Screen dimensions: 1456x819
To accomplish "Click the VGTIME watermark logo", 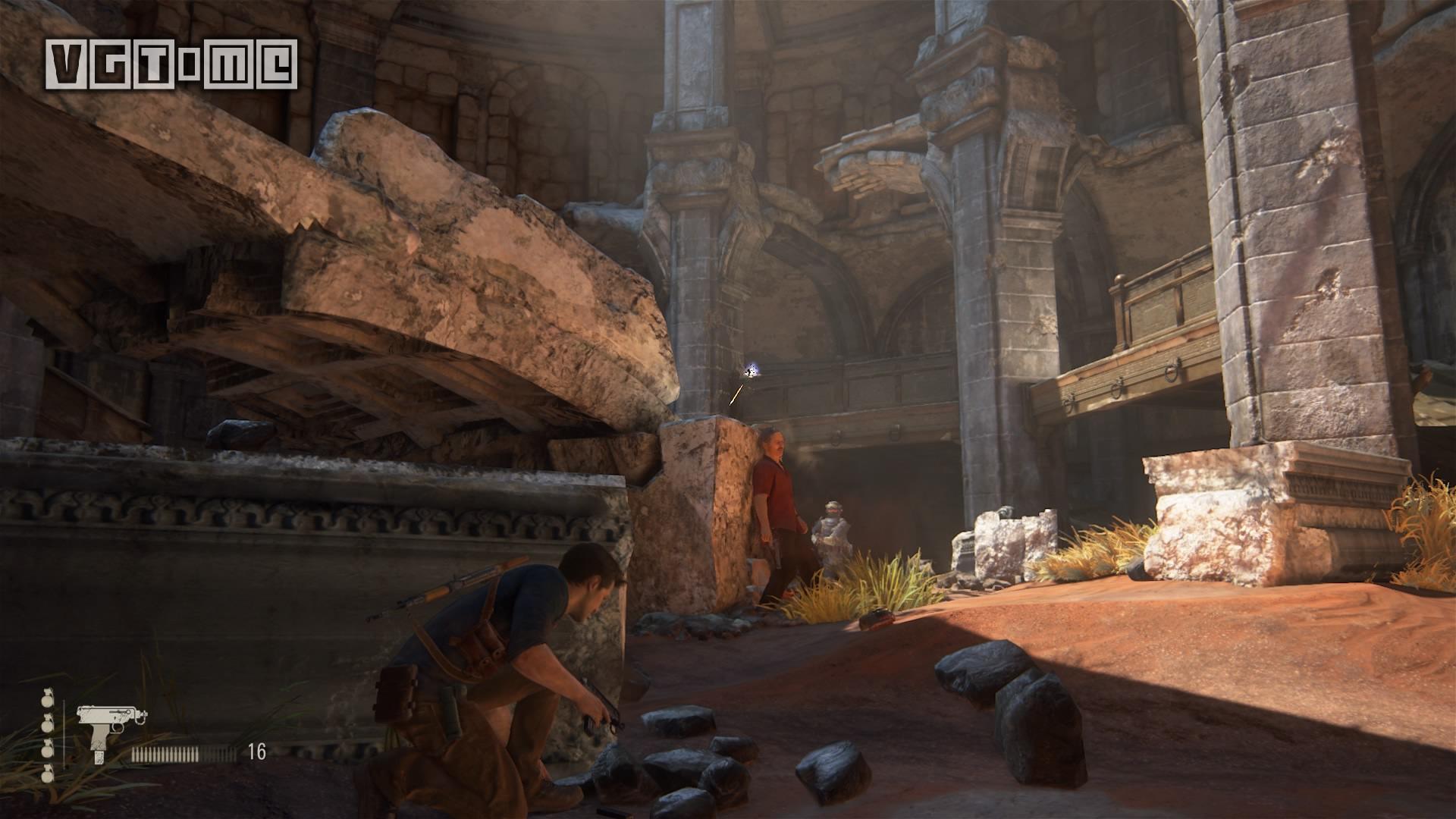I will click(x=171, y=64).
